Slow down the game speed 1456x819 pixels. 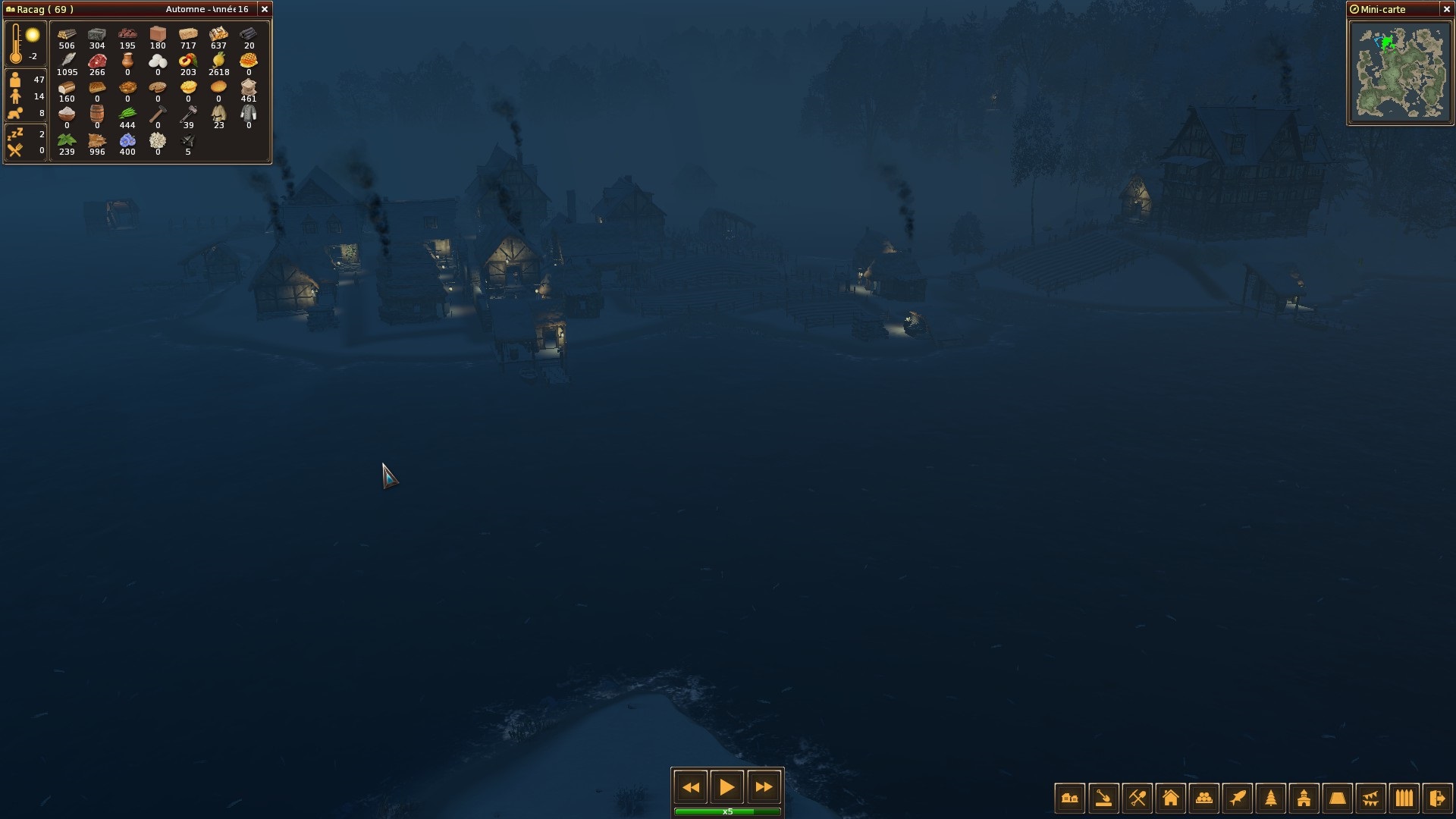click(x=690, y=787)
